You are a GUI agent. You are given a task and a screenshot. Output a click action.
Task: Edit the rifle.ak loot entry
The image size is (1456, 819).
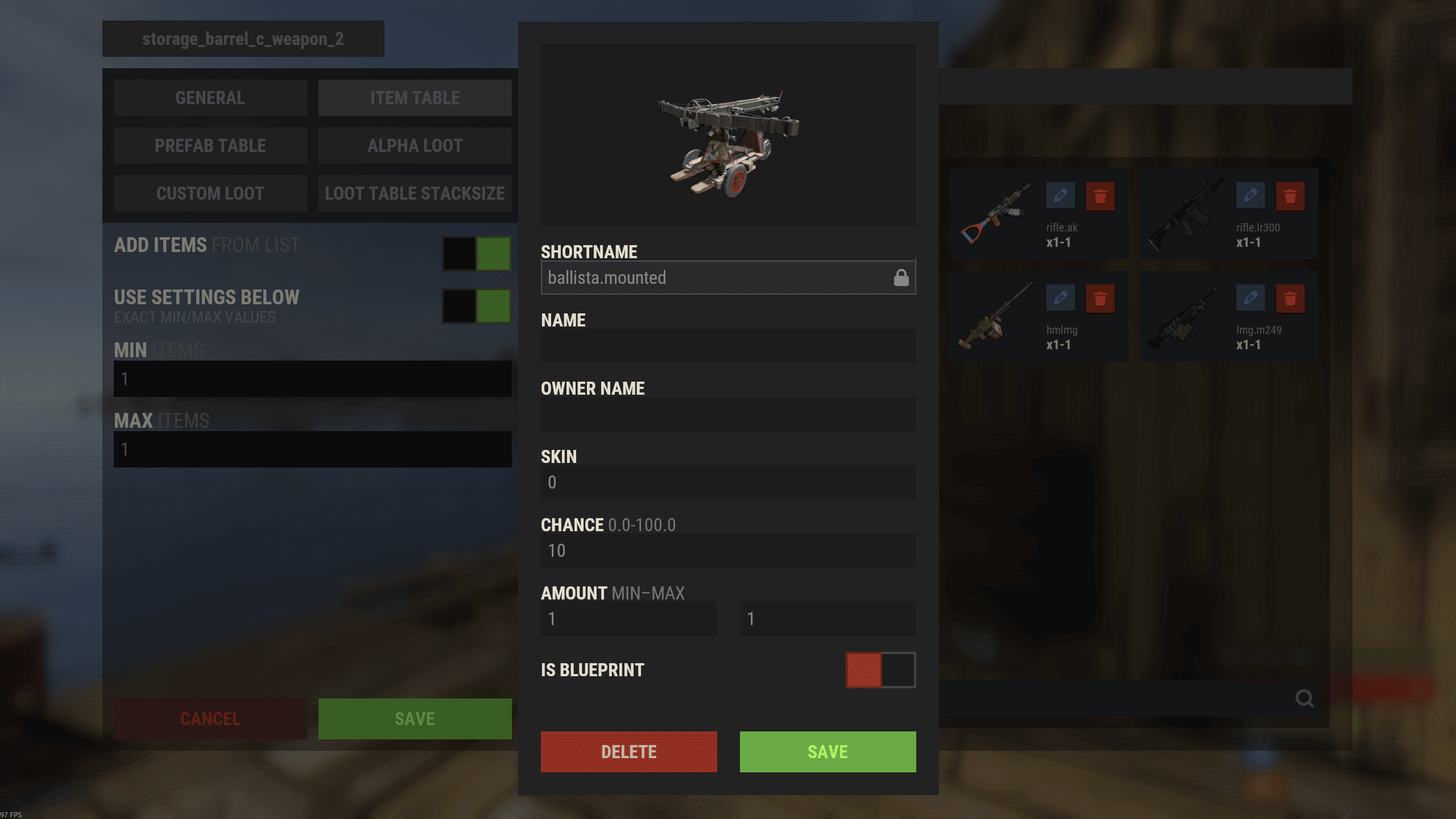(1060, 196)
